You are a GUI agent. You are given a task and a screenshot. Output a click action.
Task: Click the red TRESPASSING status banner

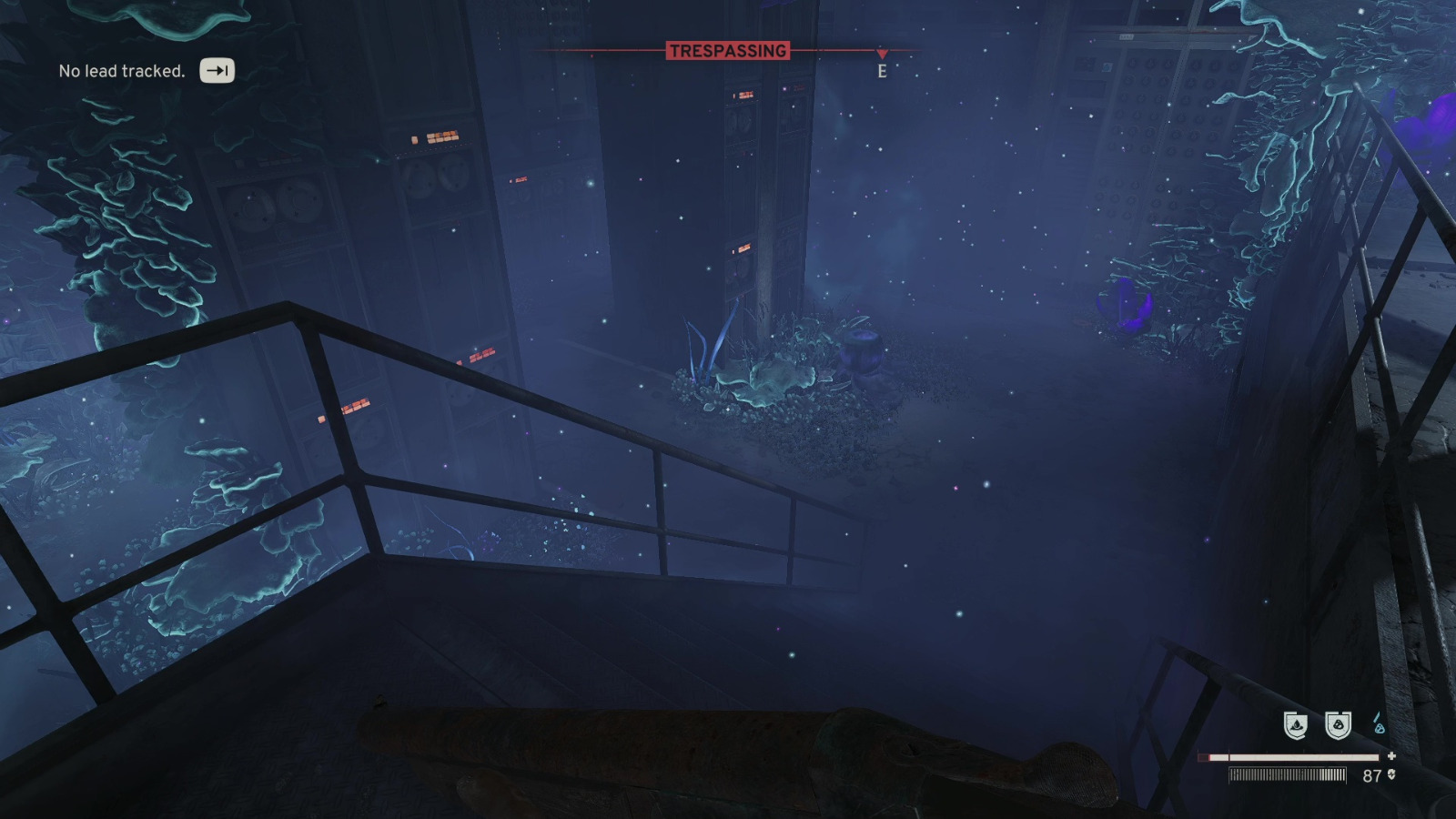730,52
